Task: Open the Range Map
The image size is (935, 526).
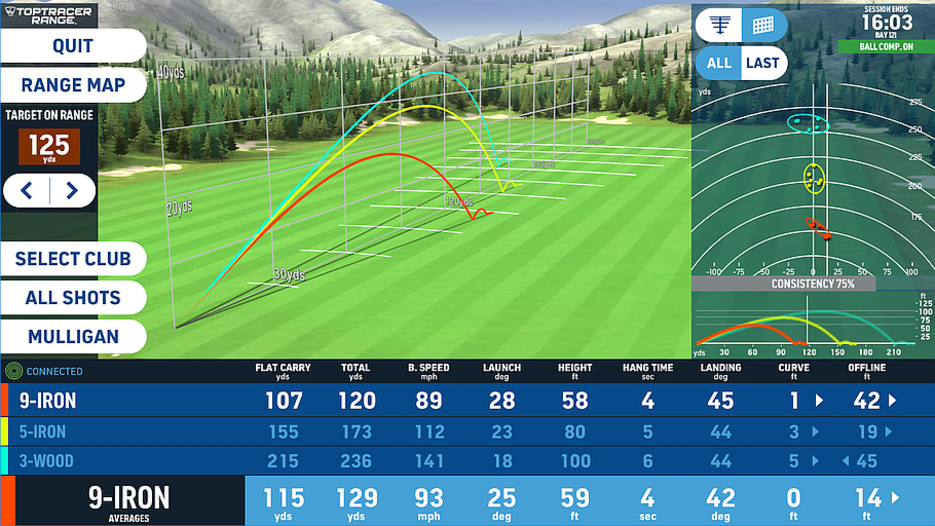Action: pyautogui.click(x=72, y=85)
